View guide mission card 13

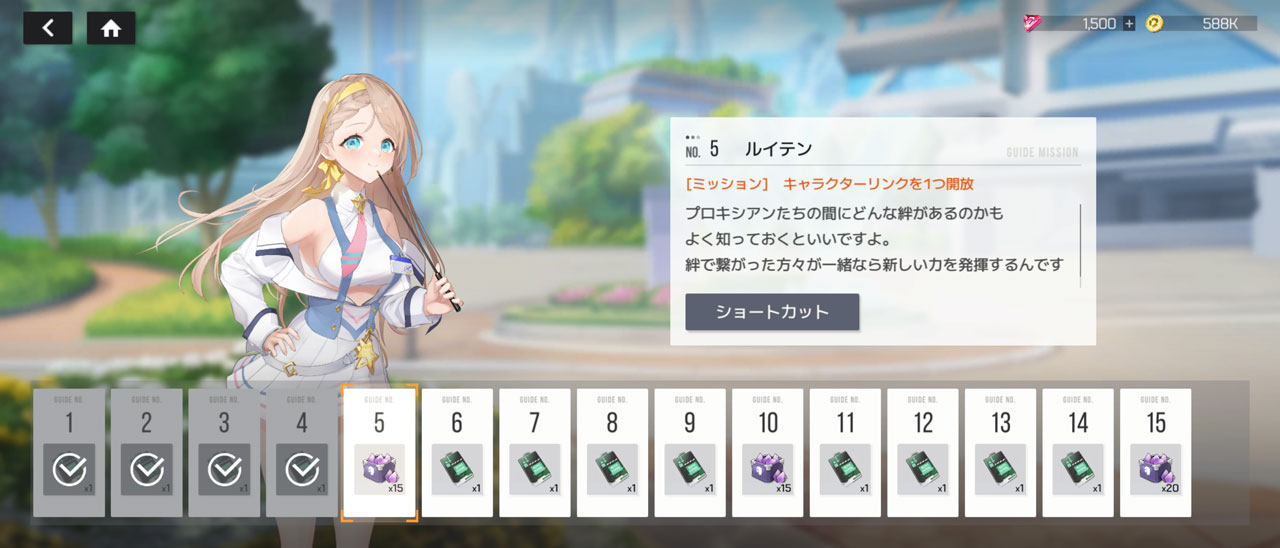coord(1001,452)
